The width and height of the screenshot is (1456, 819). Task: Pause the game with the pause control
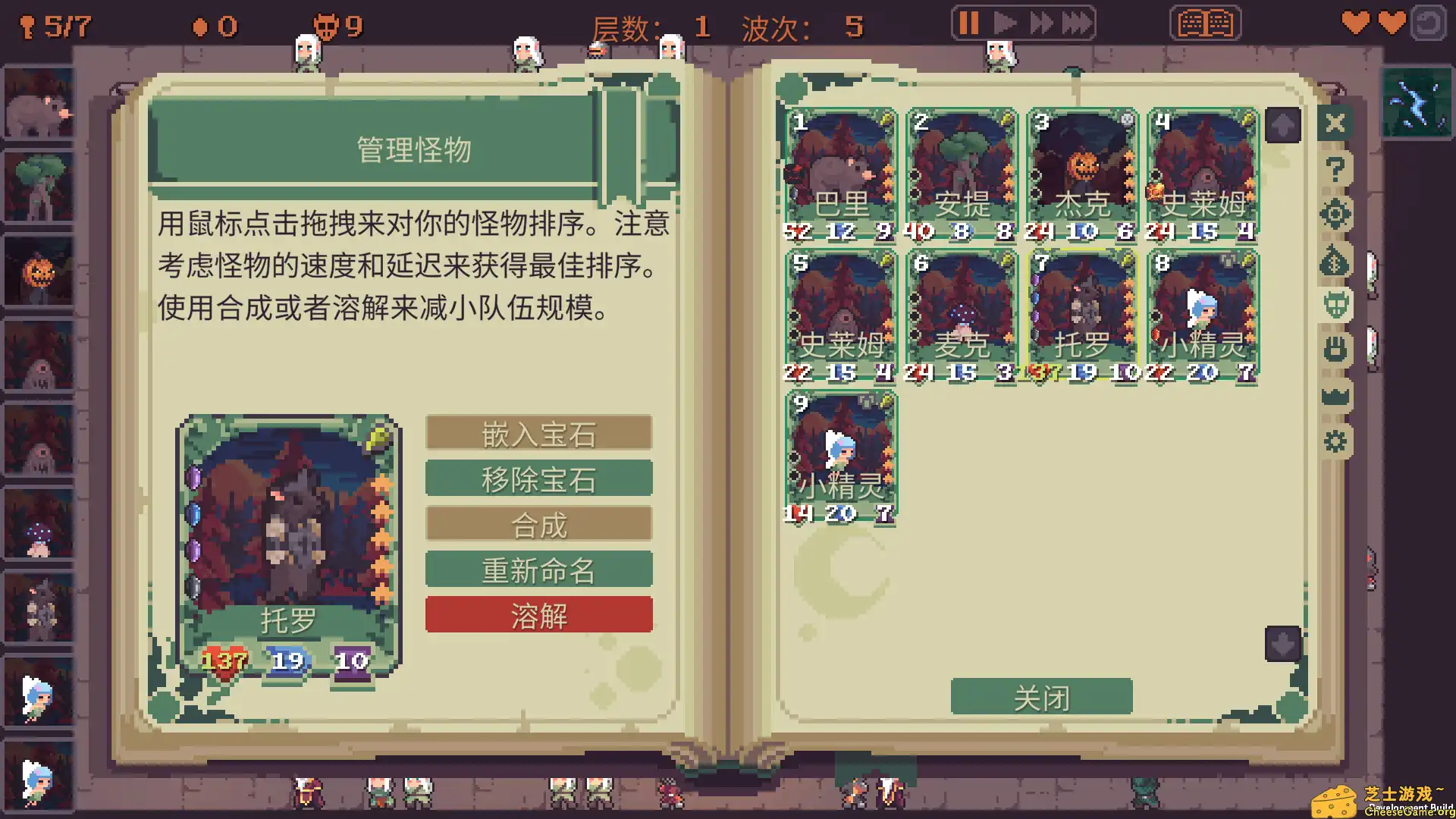point(968,23)
